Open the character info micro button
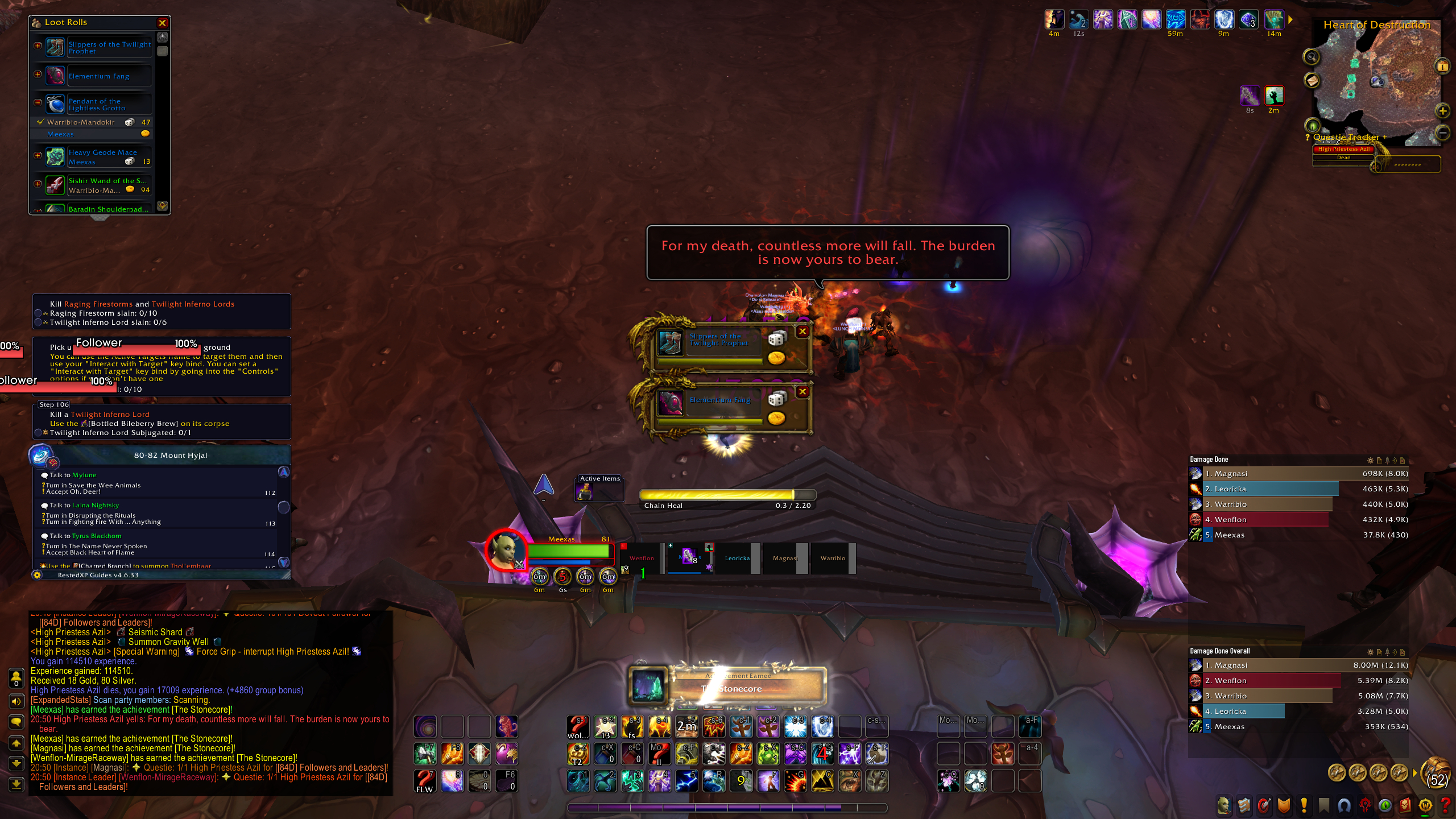This screenshot has height=819, width=1456. click(x=1223, y=805)
